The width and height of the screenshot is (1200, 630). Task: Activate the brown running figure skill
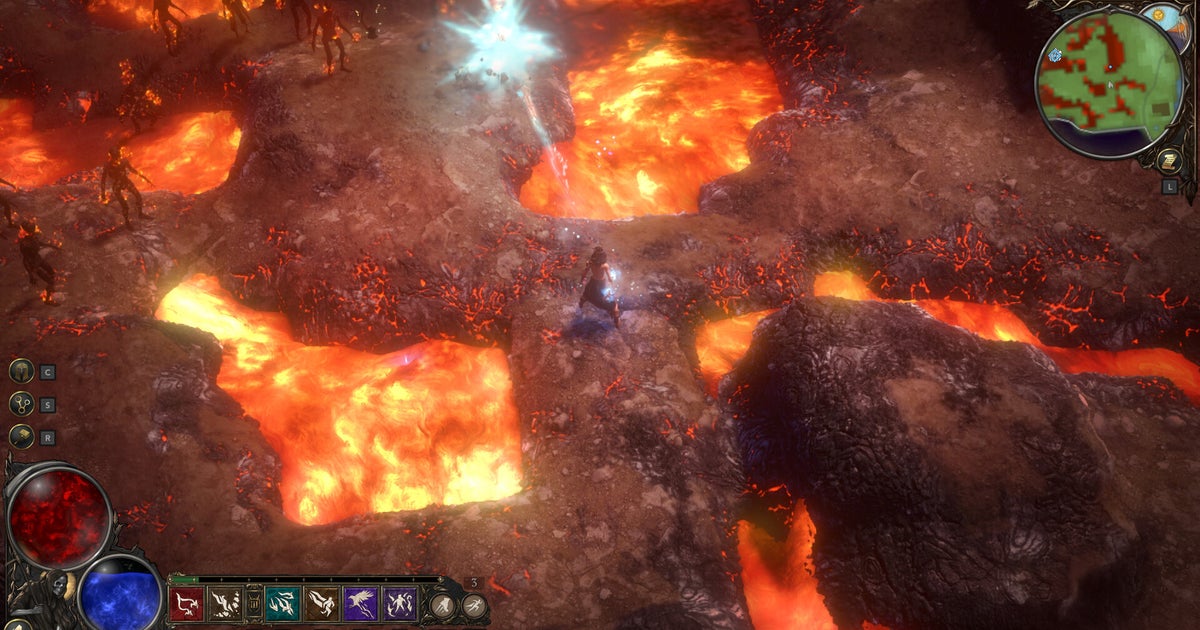(x=322, y=604)
